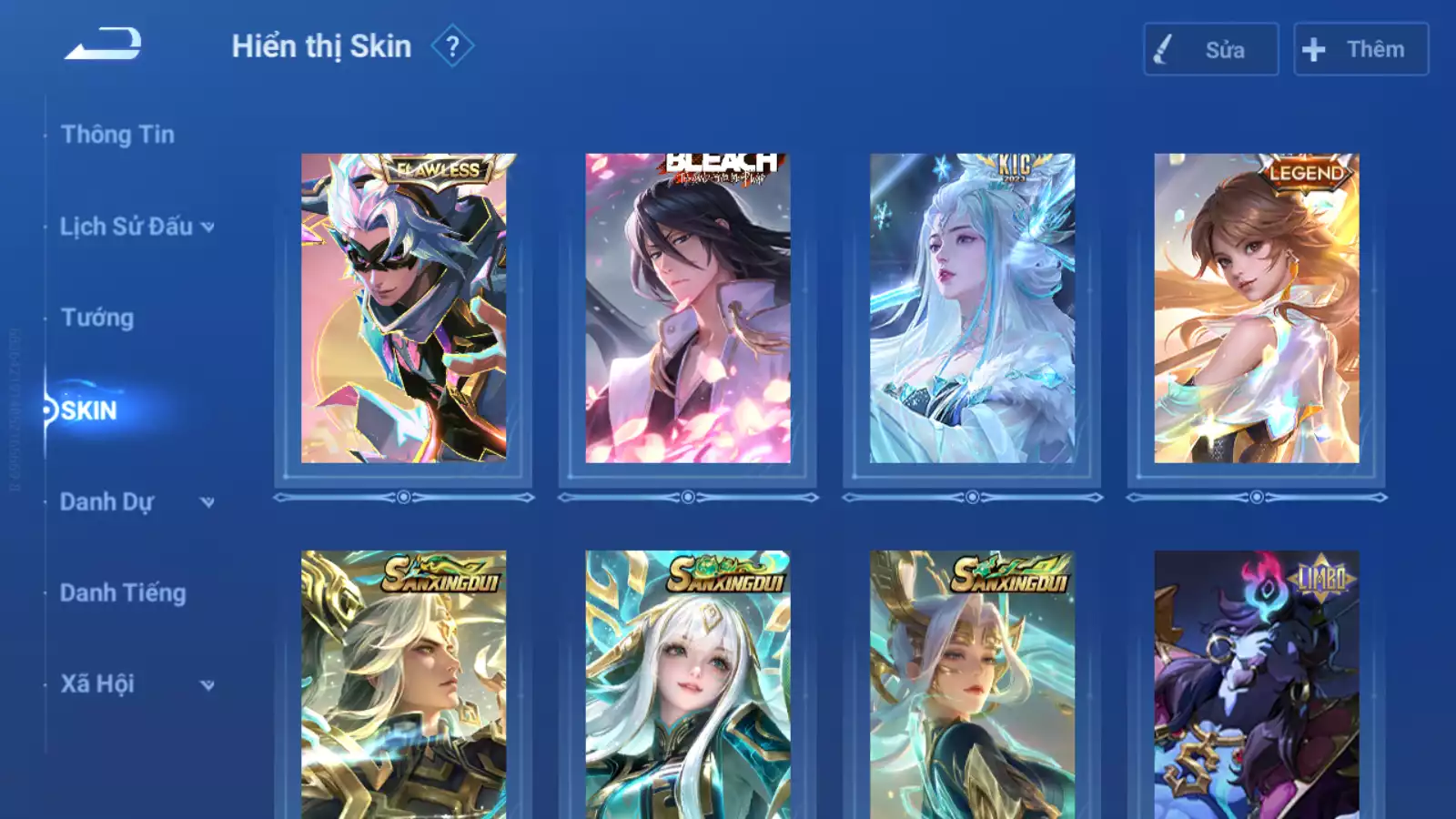Screen dimensions: 1456x819
Task: Select the Flawless masked hero skin card
Action: click(x=404, y=308)
